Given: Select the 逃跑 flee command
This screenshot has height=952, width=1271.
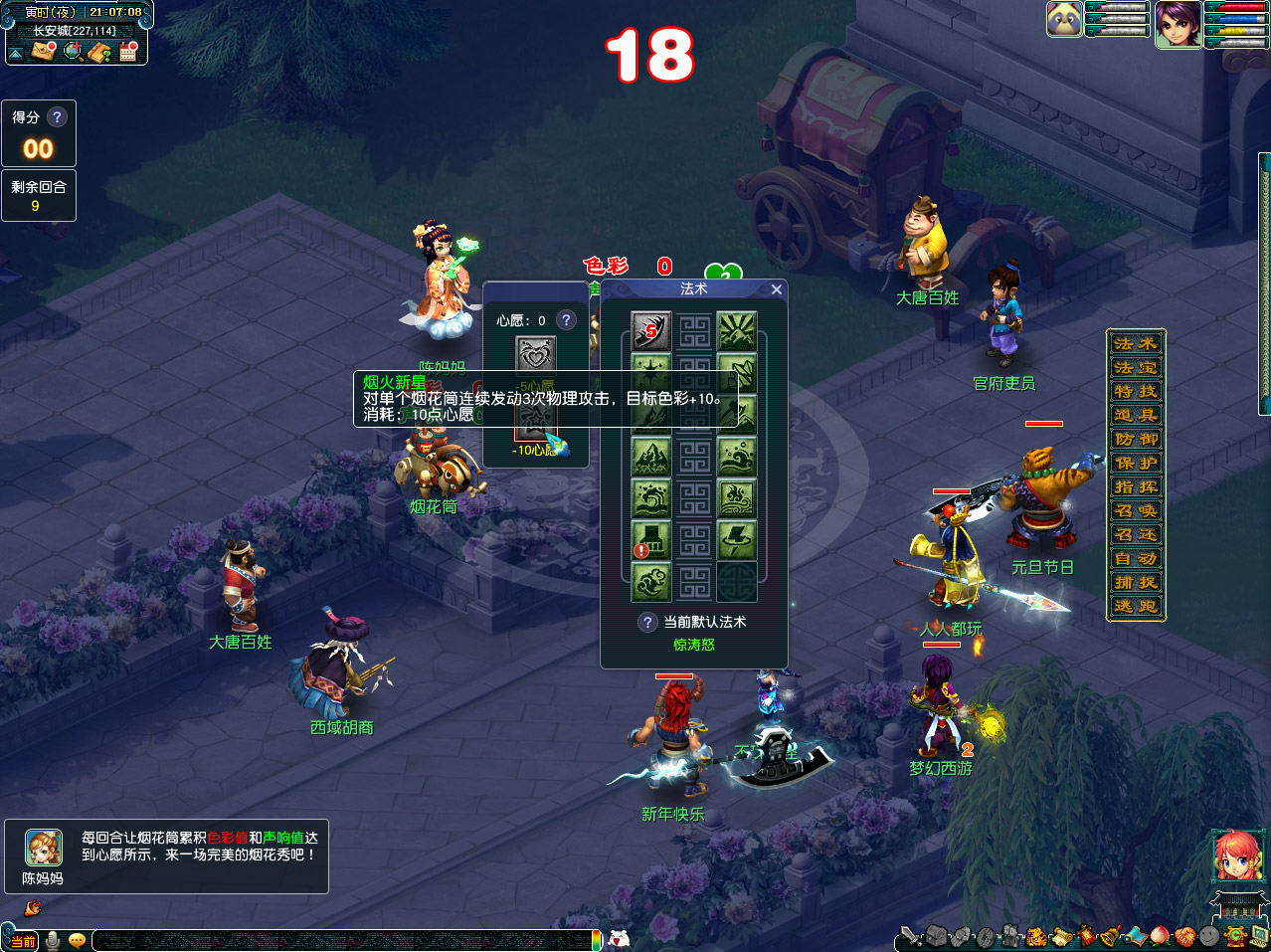Looking at the screenshot, I should pyautogui.click(x=1136, y=606).
